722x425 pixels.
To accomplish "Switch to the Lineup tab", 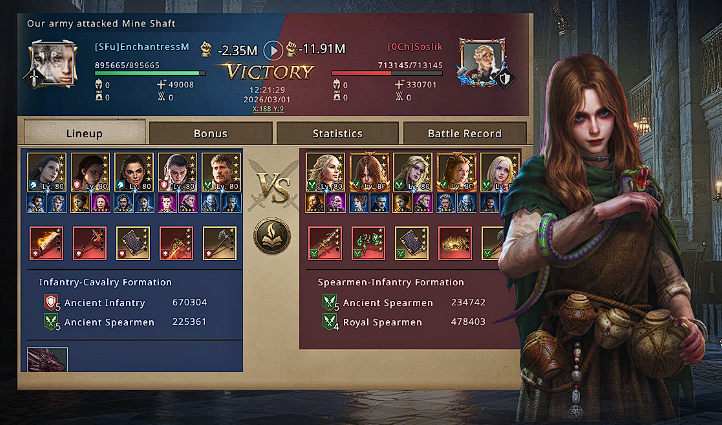I will (x=84, y=132).
